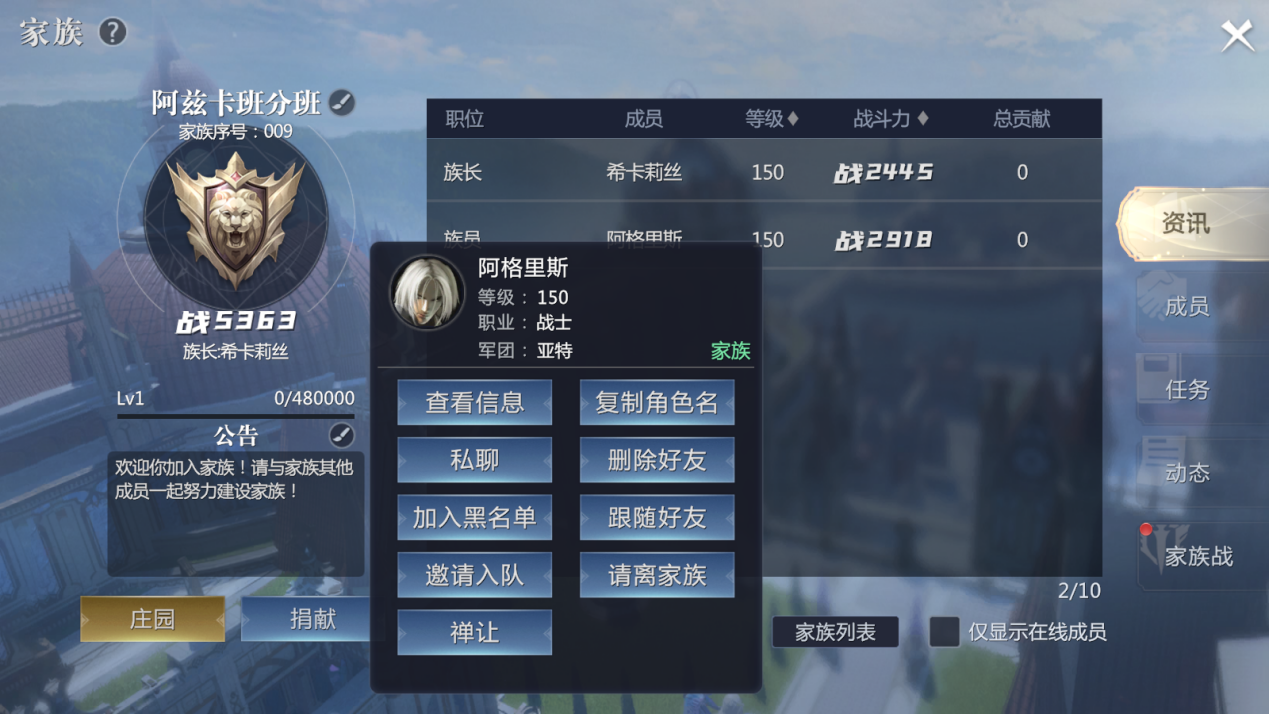Select 请离家族 to kick member
The height and width of the screenshot is (714, 1269).
(657, 575)
